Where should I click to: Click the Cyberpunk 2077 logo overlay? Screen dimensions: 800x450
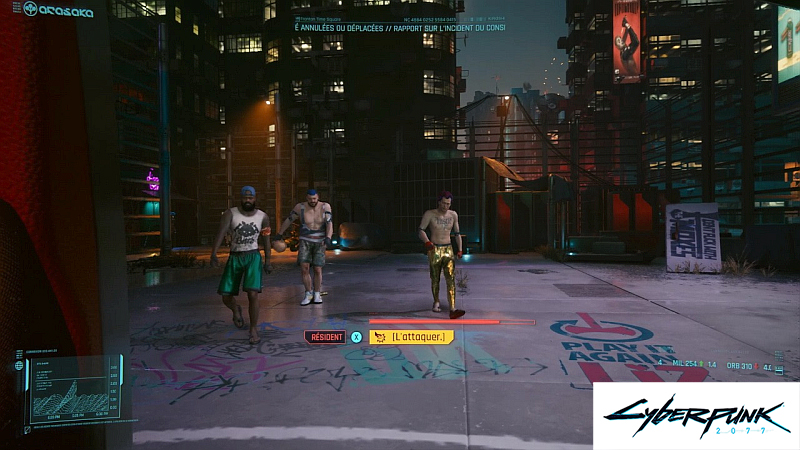point(695,415)
